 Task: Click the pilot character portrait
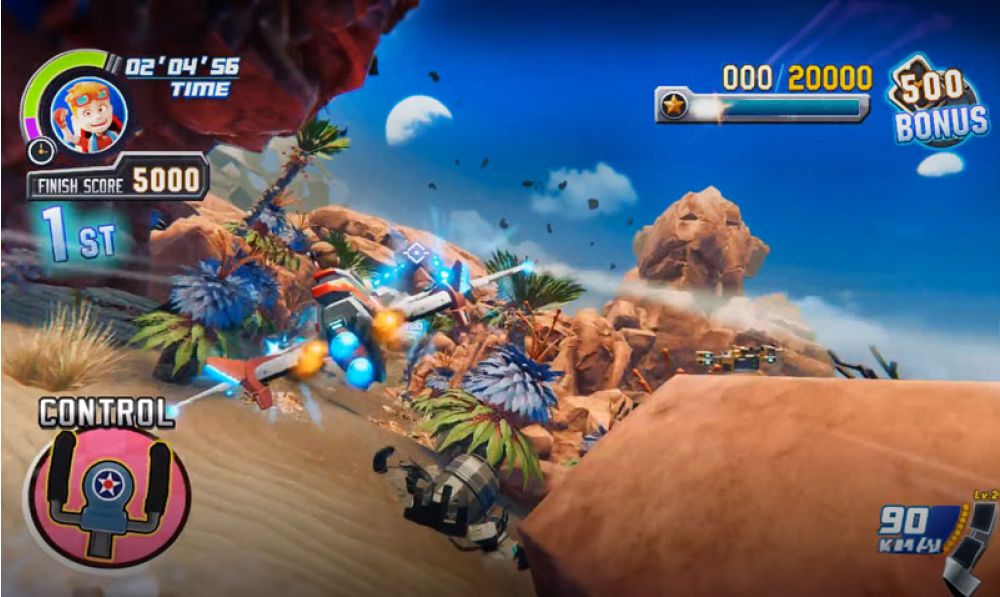88,114
